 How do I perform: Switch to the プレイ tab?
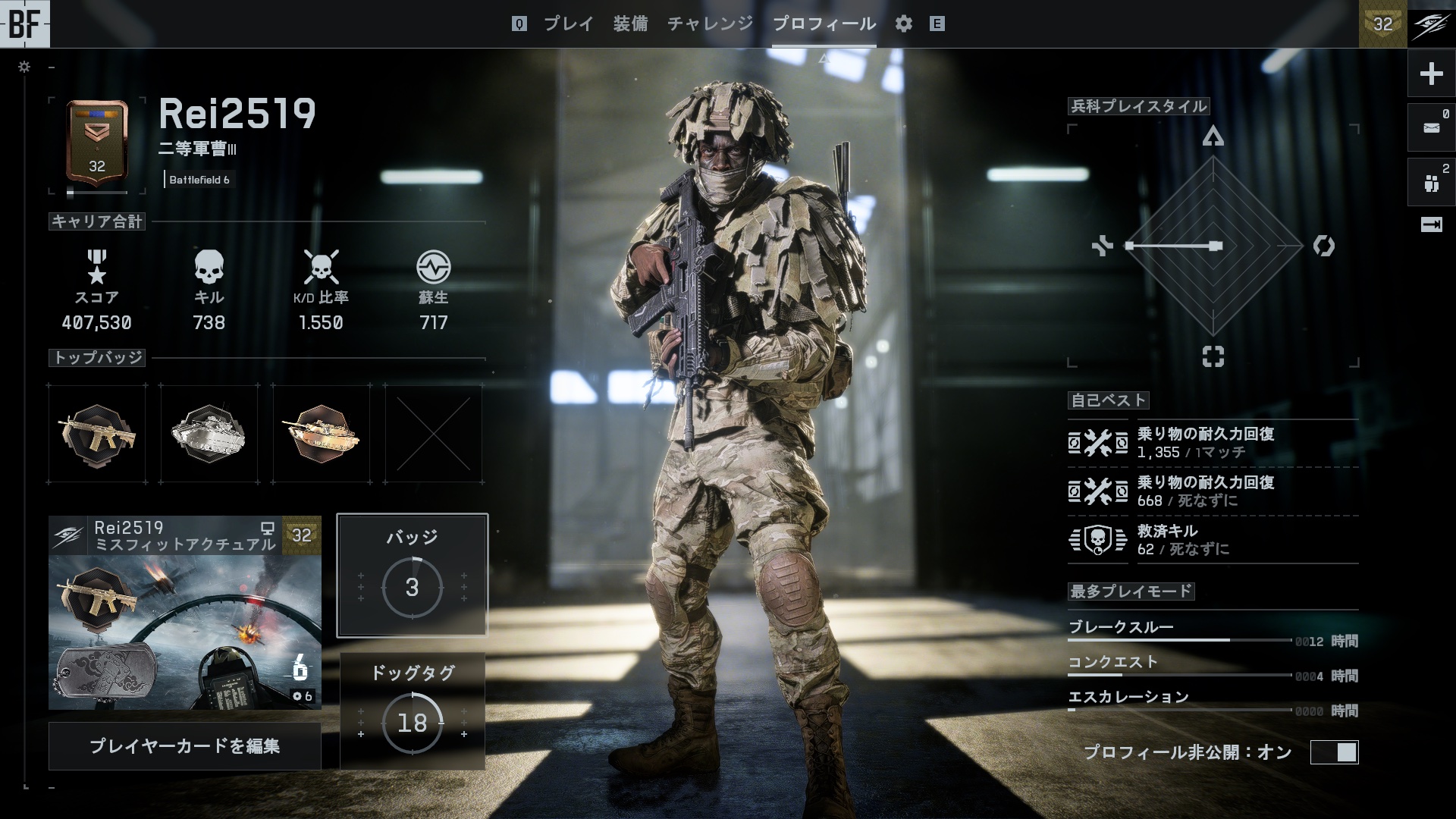click(x=568, y=24)
